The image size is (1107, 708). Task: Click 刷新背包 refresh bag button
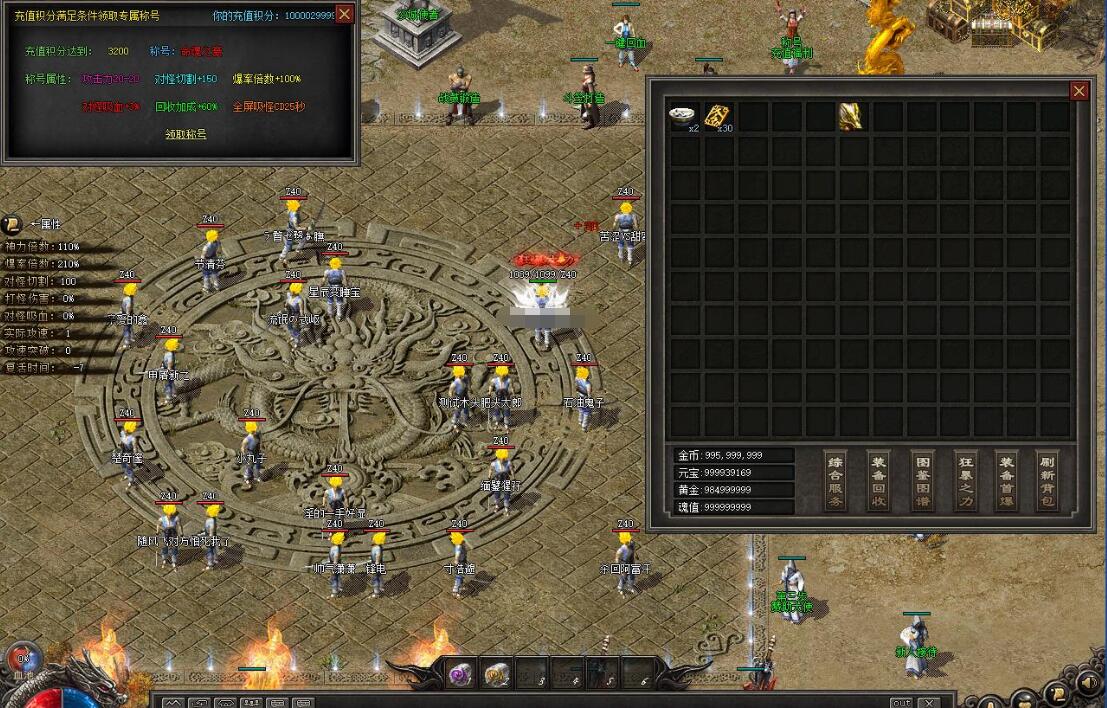coord(1047,481)
